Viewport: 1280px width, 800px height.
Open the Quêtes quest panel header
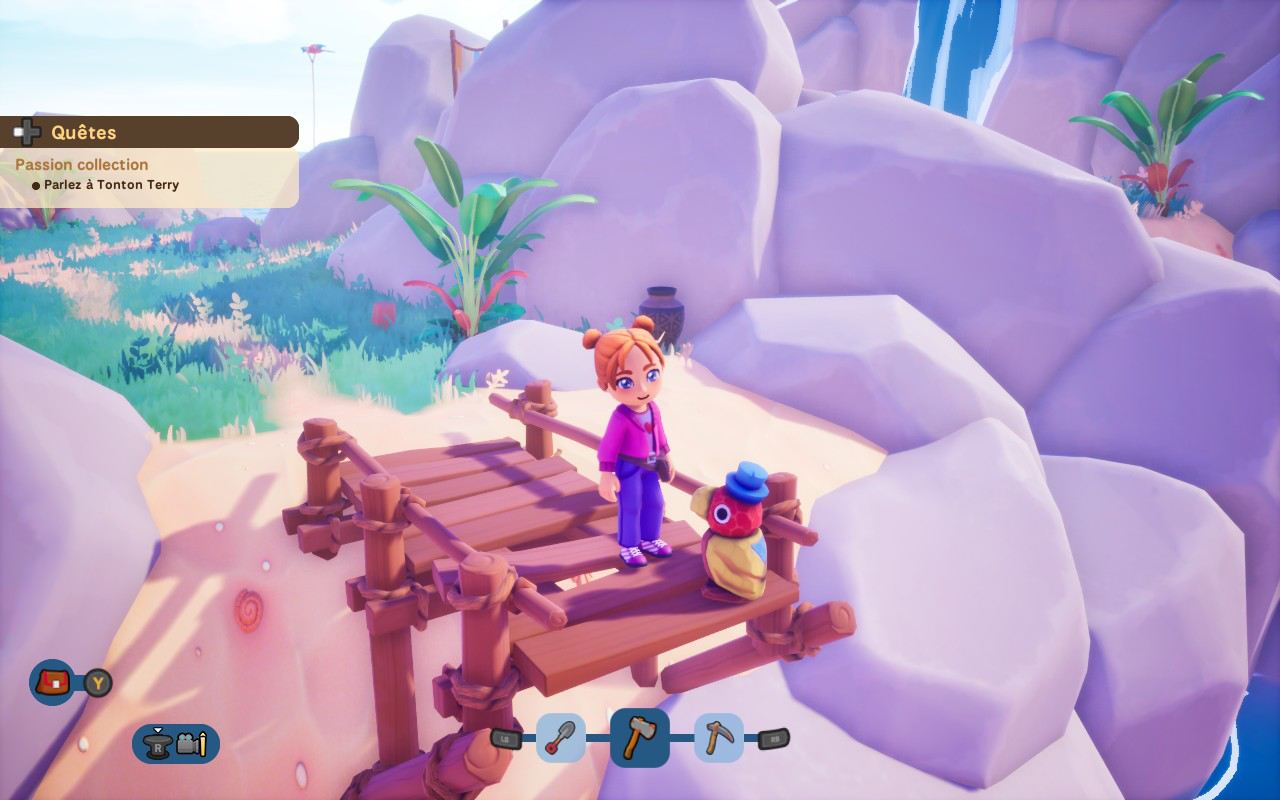pos(150,132)
